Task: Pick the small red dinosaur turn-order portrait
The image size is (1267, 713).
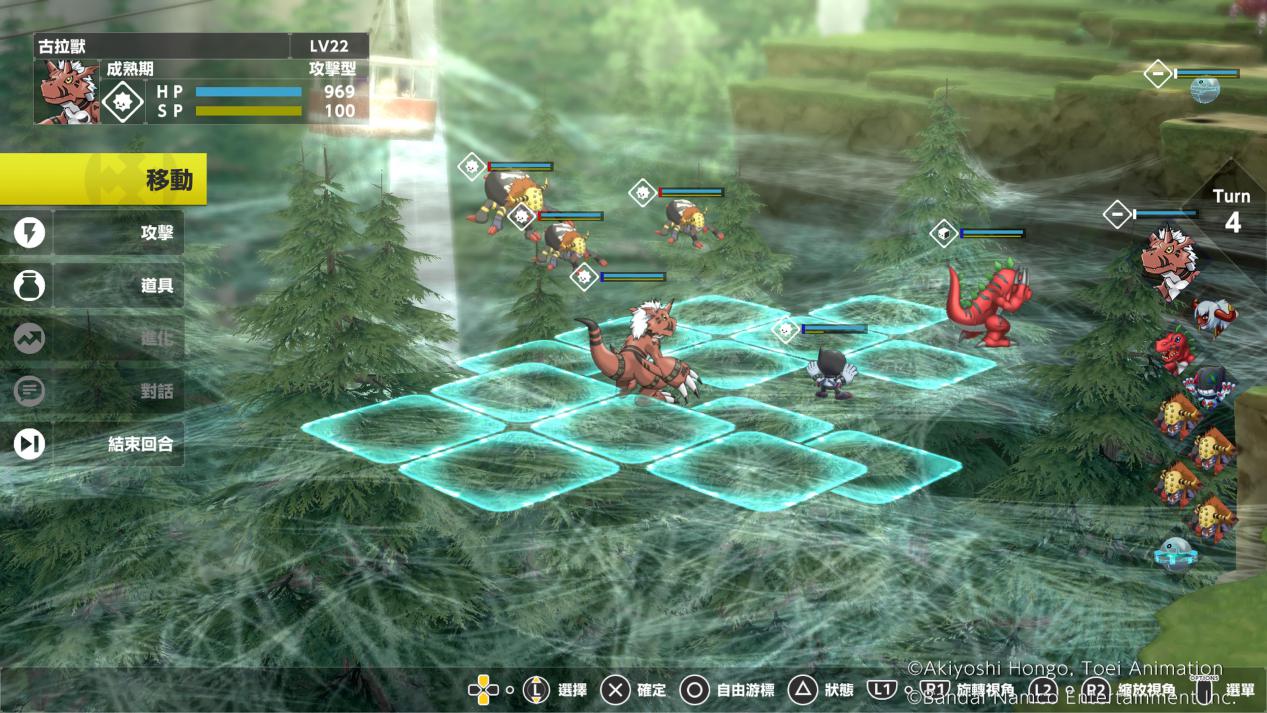Action: [x=1174, y=351]
